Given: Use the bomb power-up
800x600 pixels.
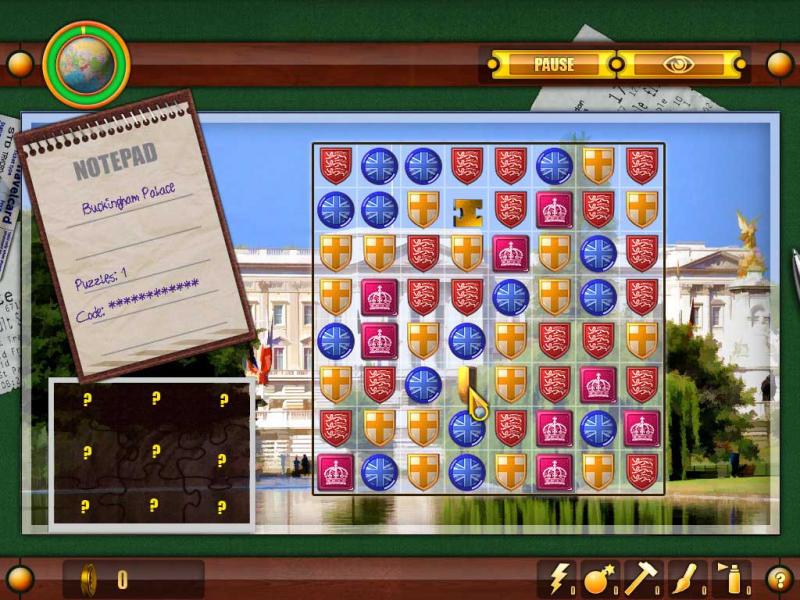Looking at the screenshot, I should point(598,578).
